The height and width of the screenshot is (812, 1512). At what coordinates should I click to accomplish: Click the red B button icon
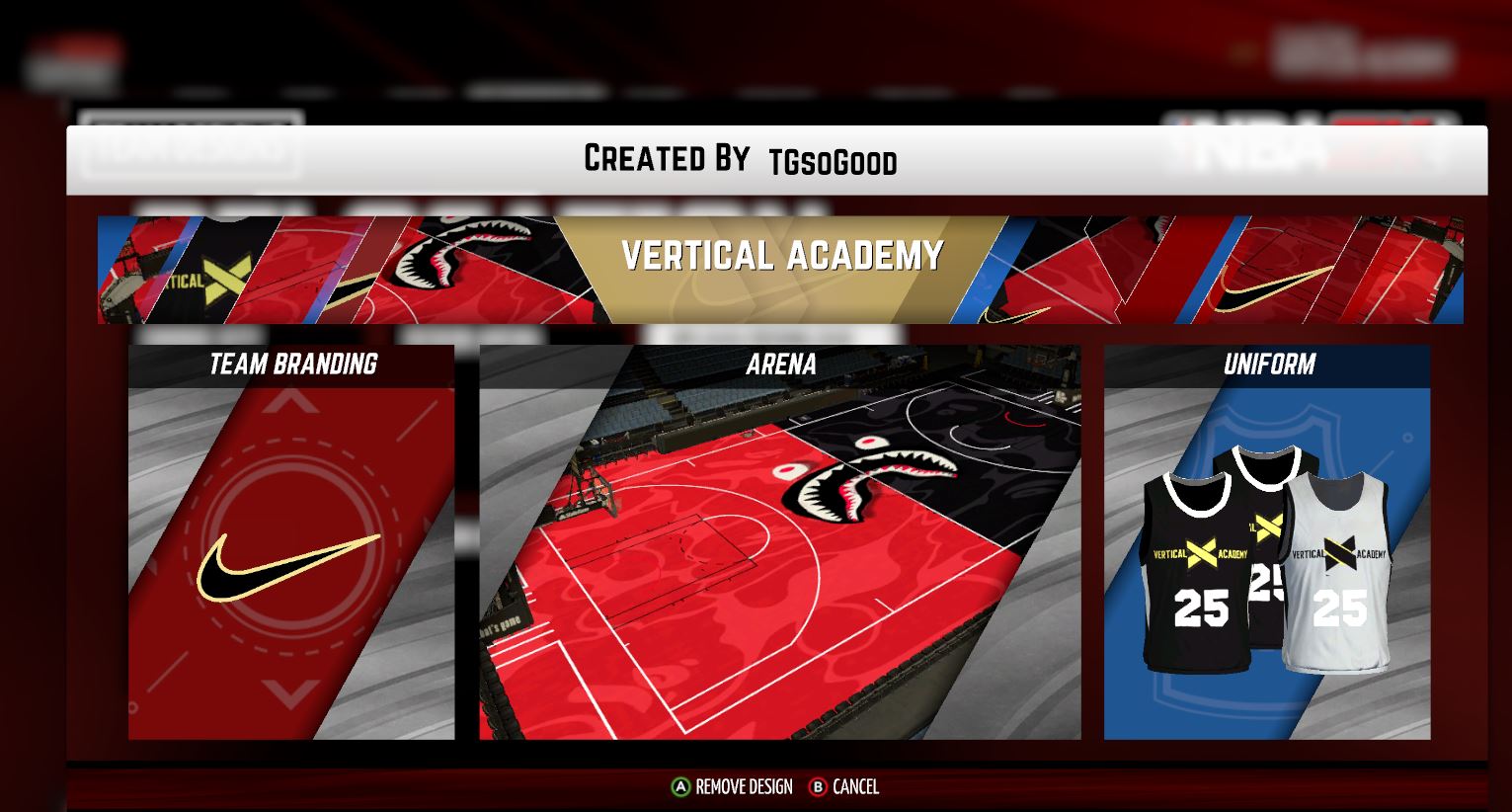(817, 787)
